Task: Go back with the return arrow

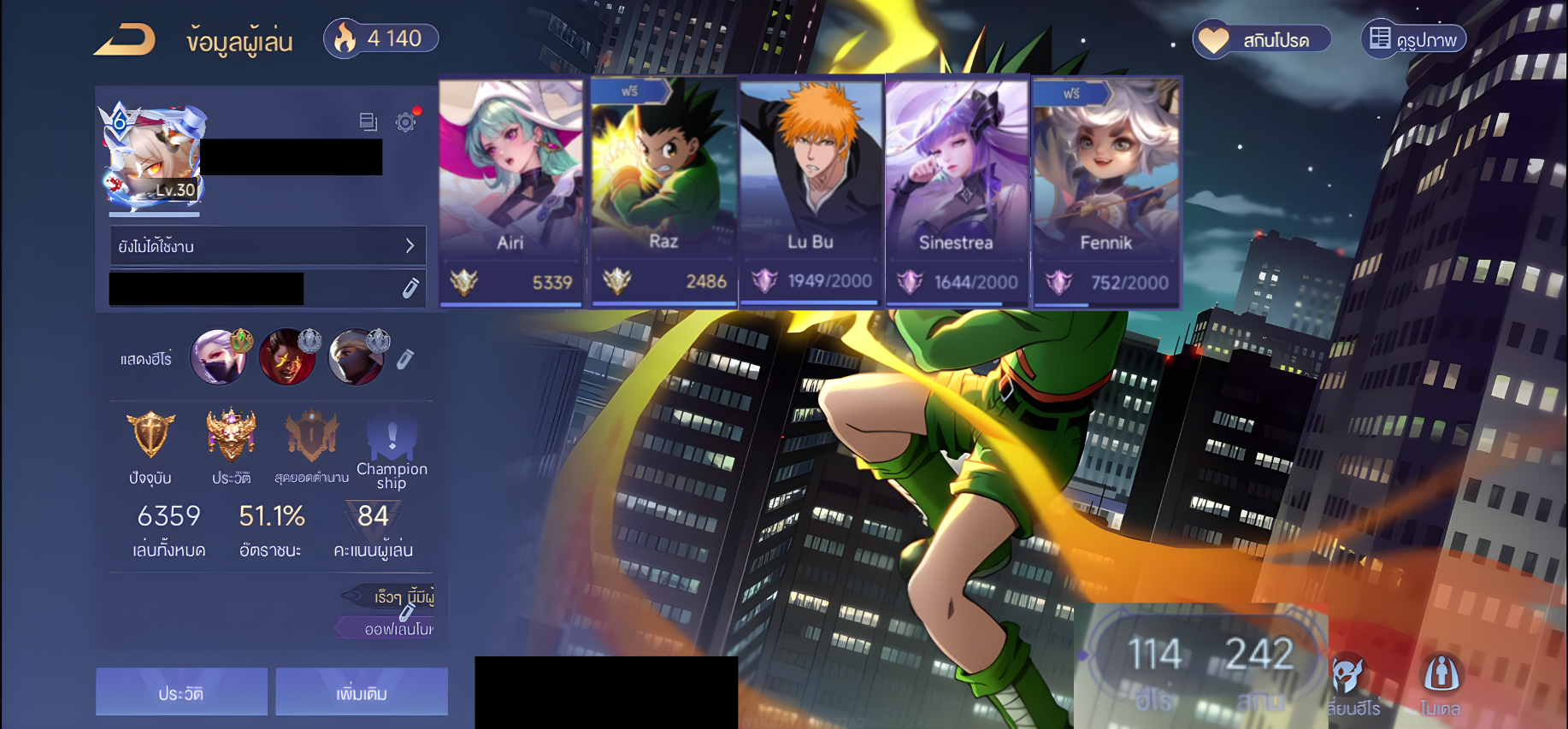Action: 125,39
